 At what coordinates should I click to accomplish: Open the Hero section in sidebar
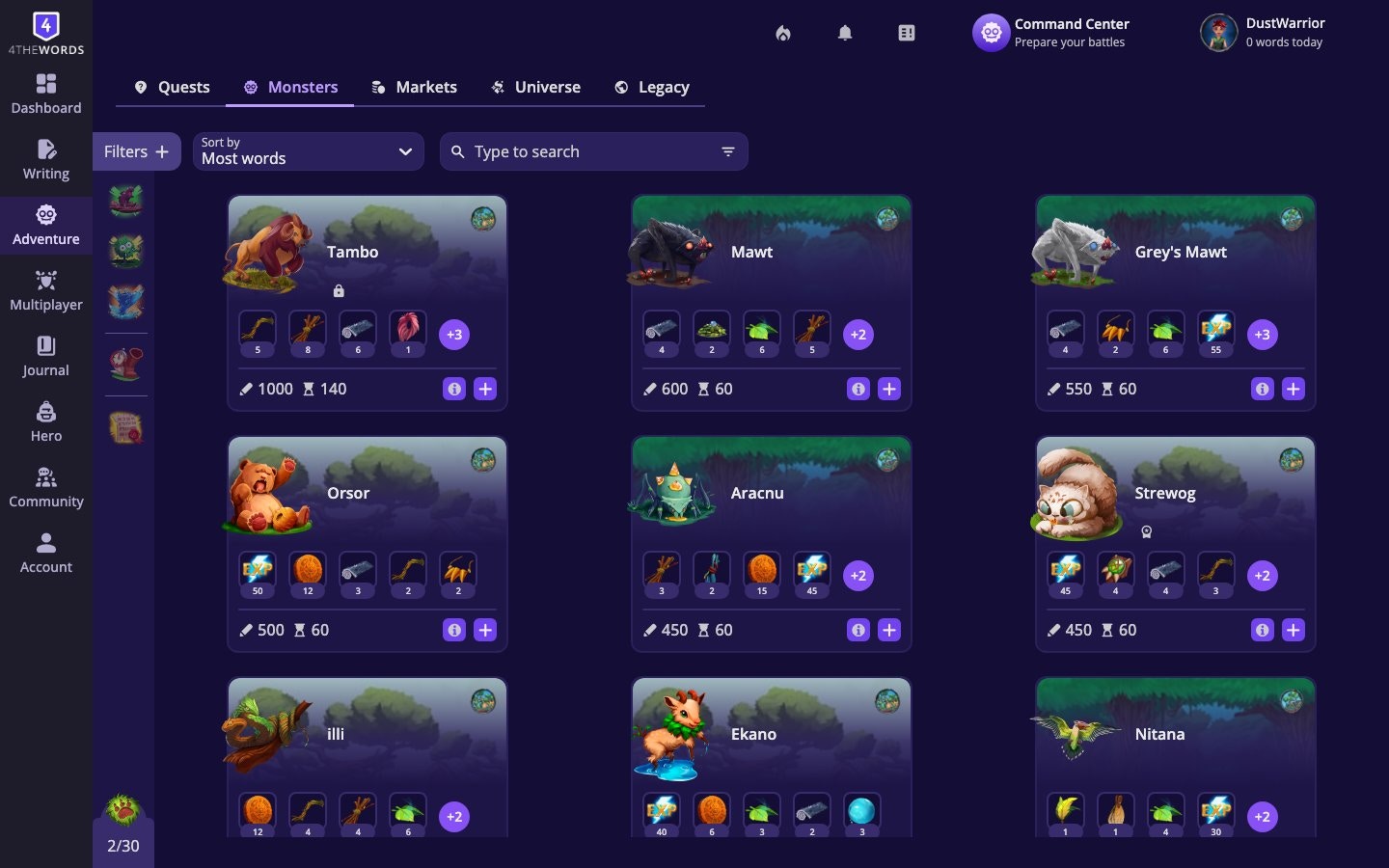(45, 422)
